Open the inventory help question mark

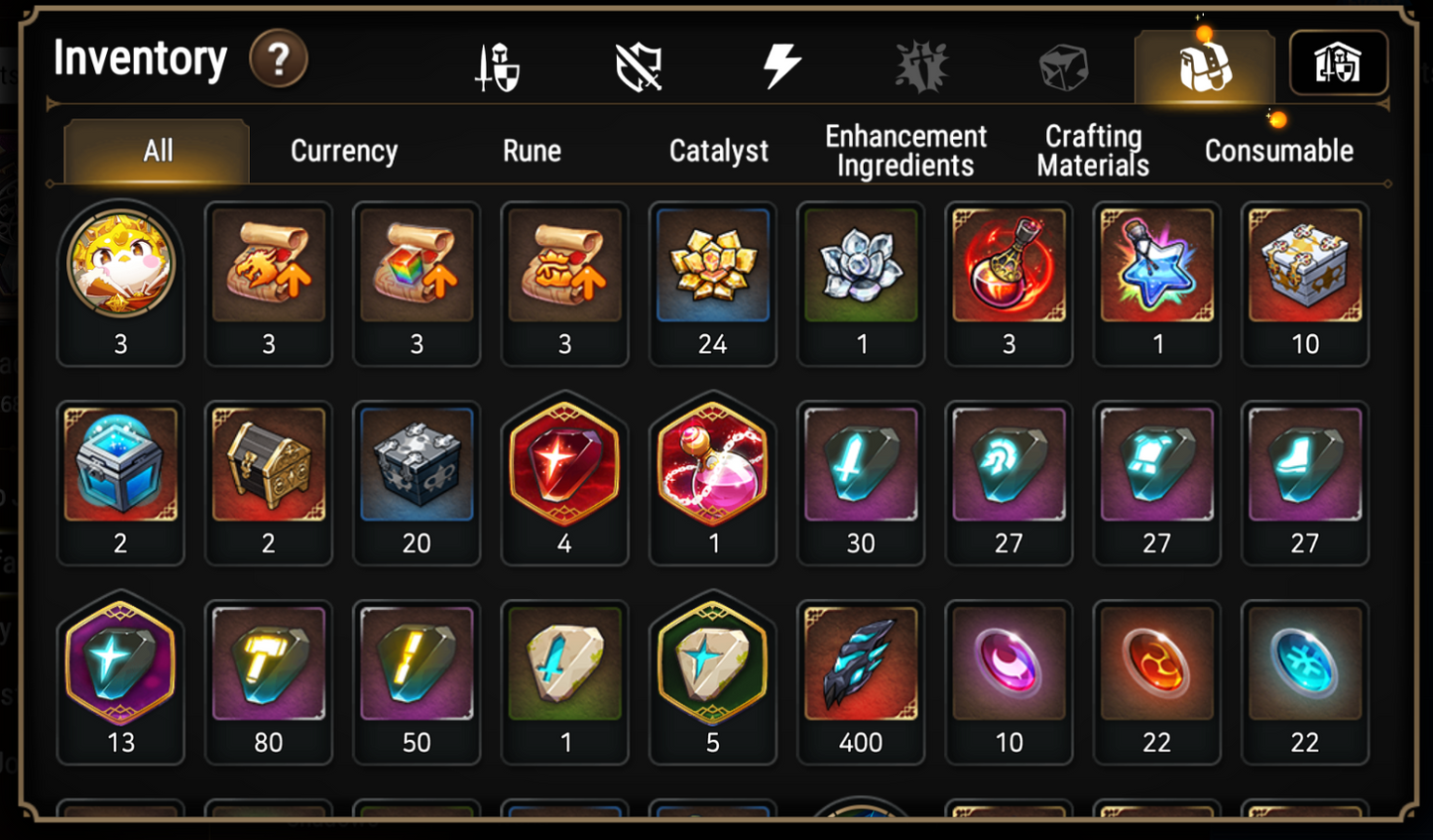(277, 60)
